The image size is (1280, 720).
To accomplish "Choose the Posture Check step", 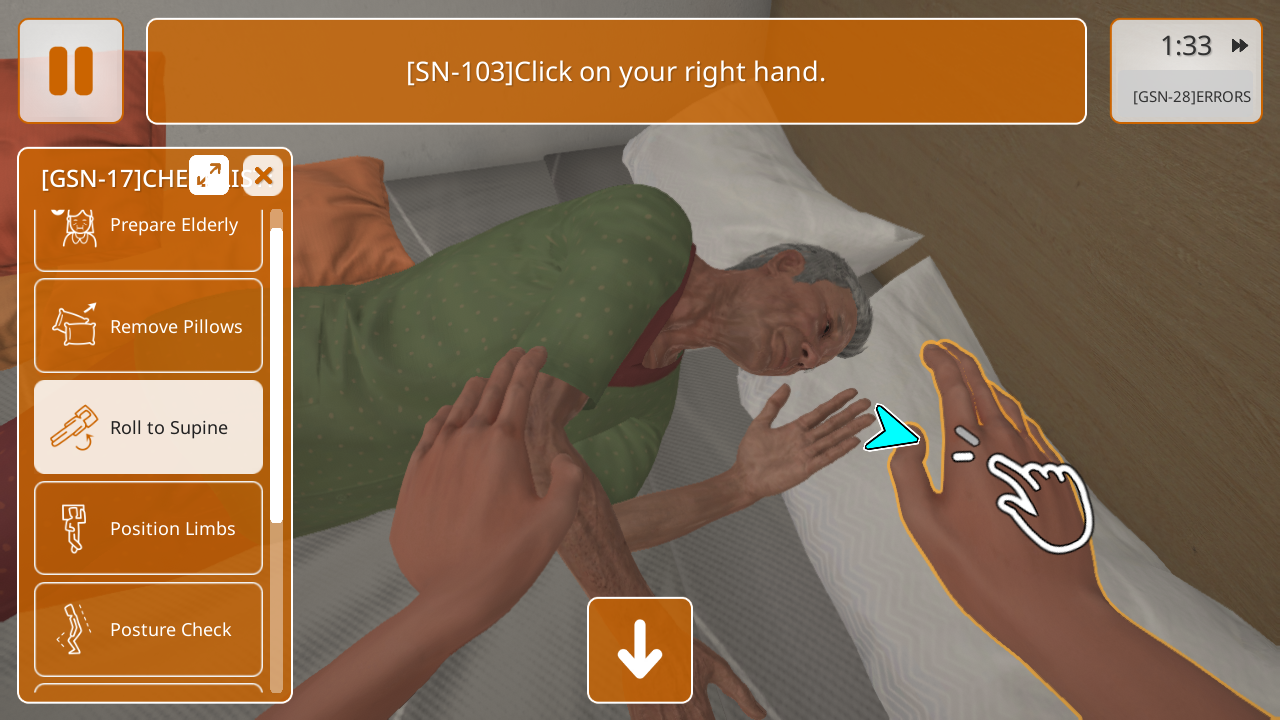I will click(148, 629).
